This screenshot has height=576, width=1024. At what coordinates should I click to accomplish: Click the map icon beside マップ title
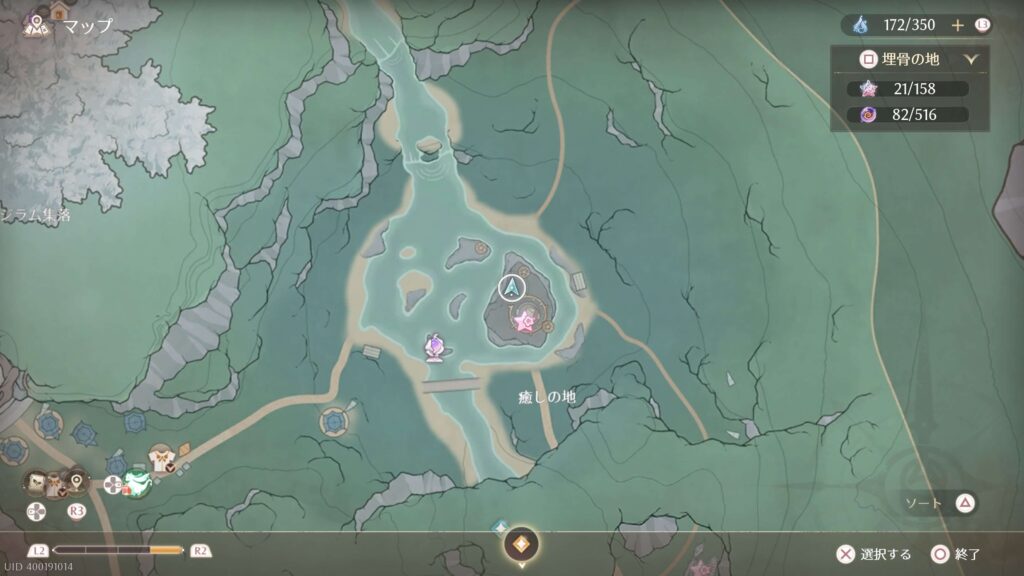40,22
